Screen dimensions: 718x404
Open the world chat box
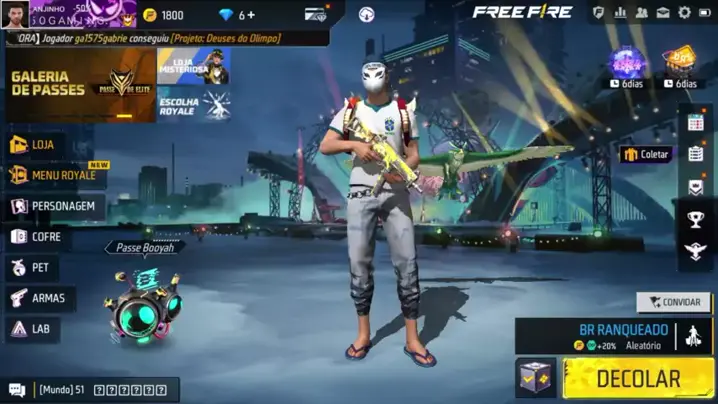90,389
